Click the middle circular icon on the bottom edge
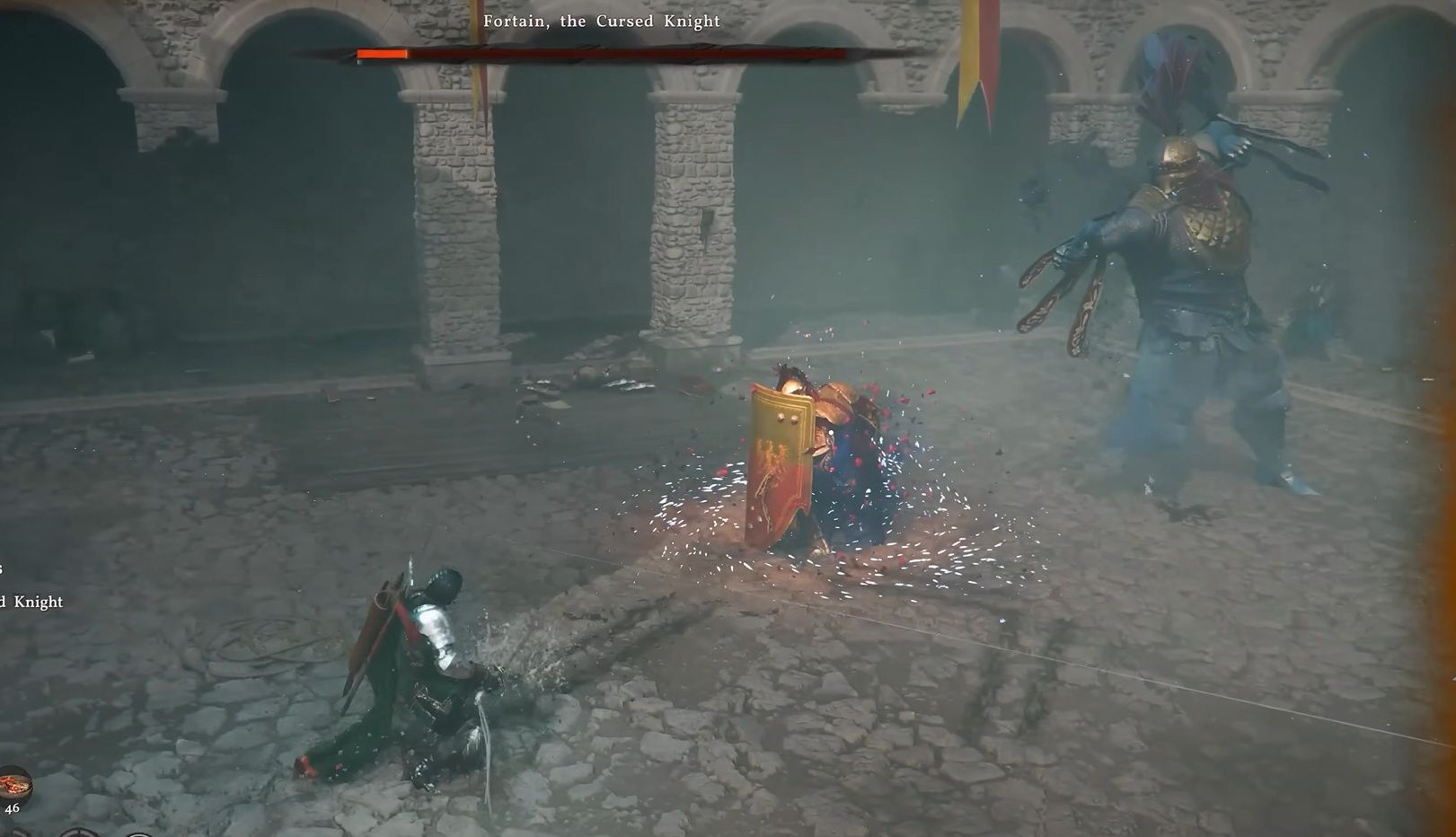This screenshot has width=1456, height=837. tap(81, 833)
